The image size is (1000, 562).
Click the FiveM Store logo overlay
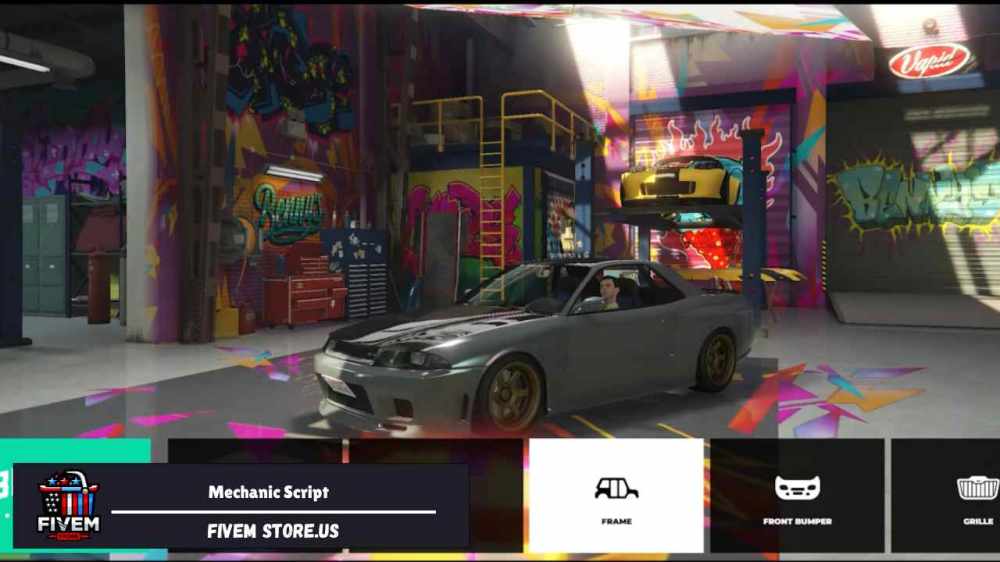click(68, 506)
